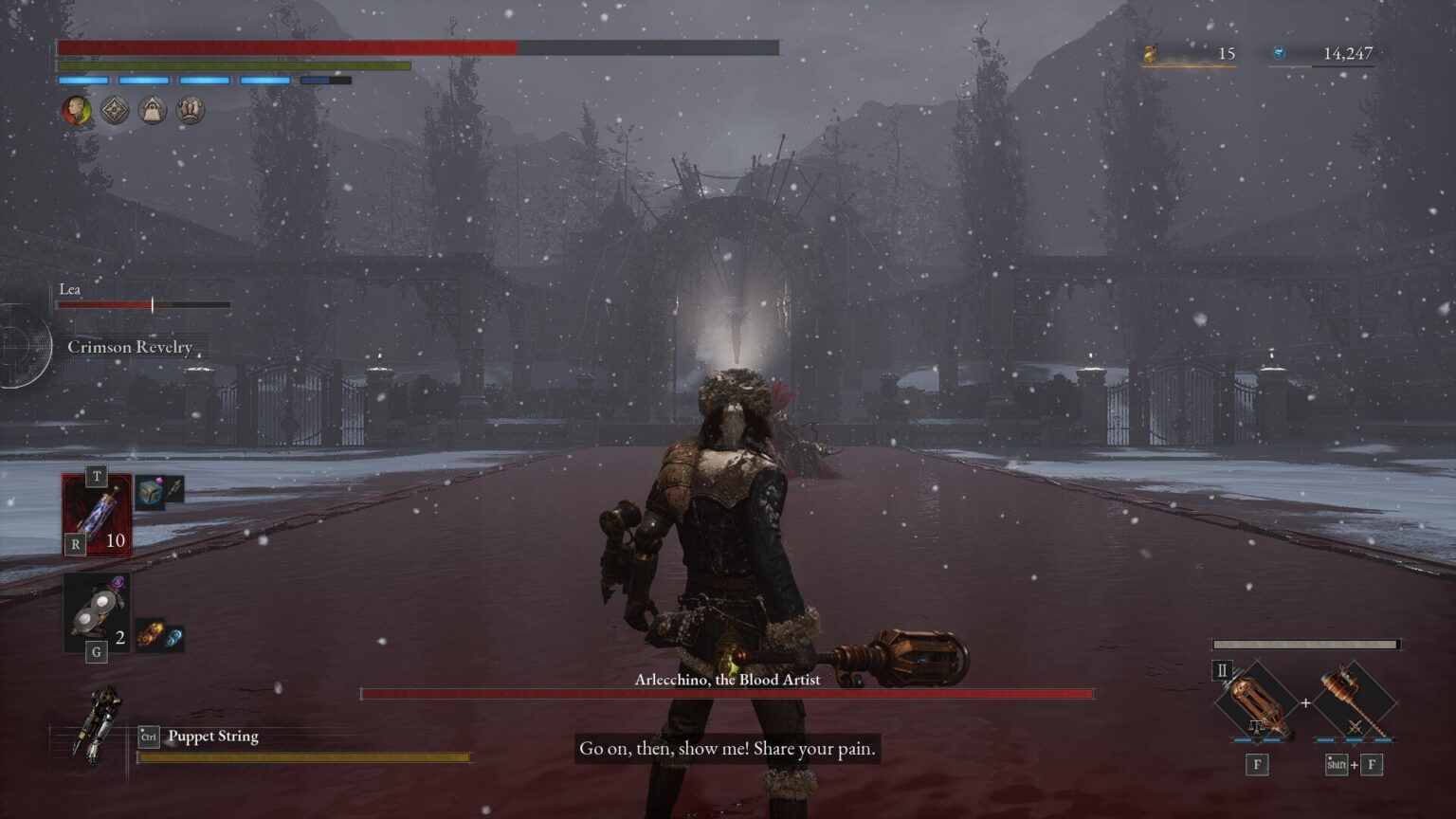Select the blue cube item next to Pulse Cell

pyautogui.click(x=150, y=490)
